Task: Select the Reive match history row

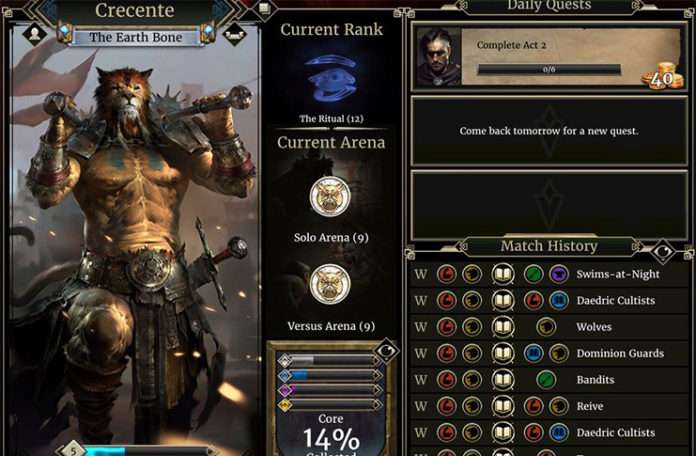Action: coord(548,406)
